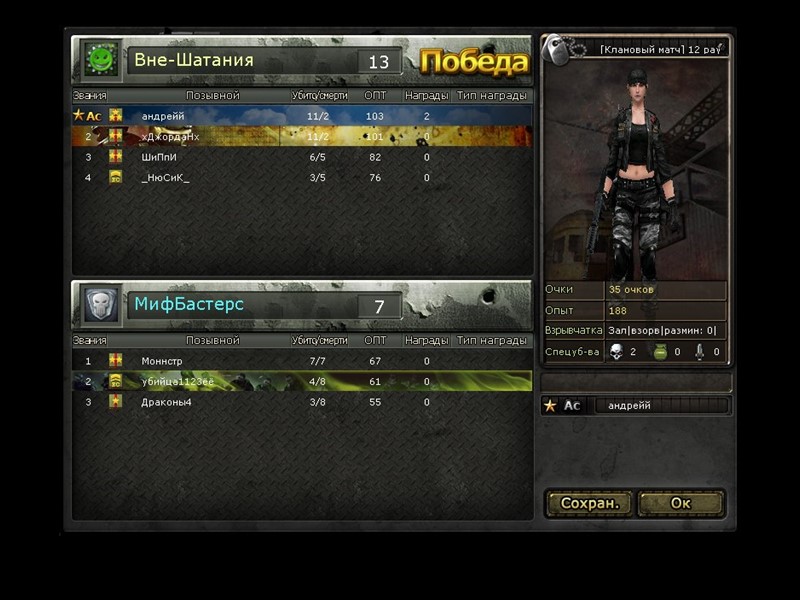Screen dimensions: 800x600
Task: Select the Драконы4 player row
Action: (300, 402)
